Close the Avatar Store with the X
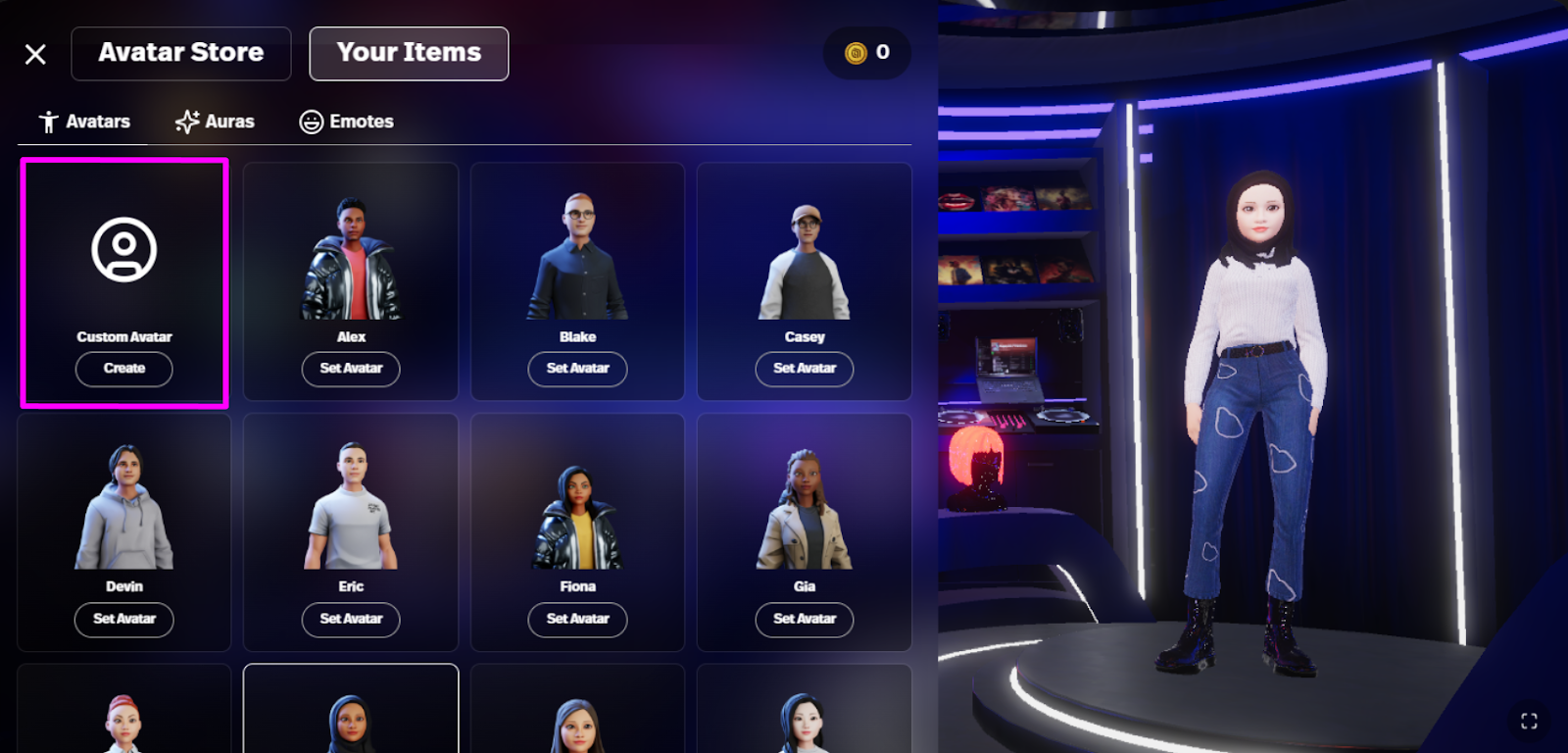This screenshot has width=1568, height=753. pos(35,54)
